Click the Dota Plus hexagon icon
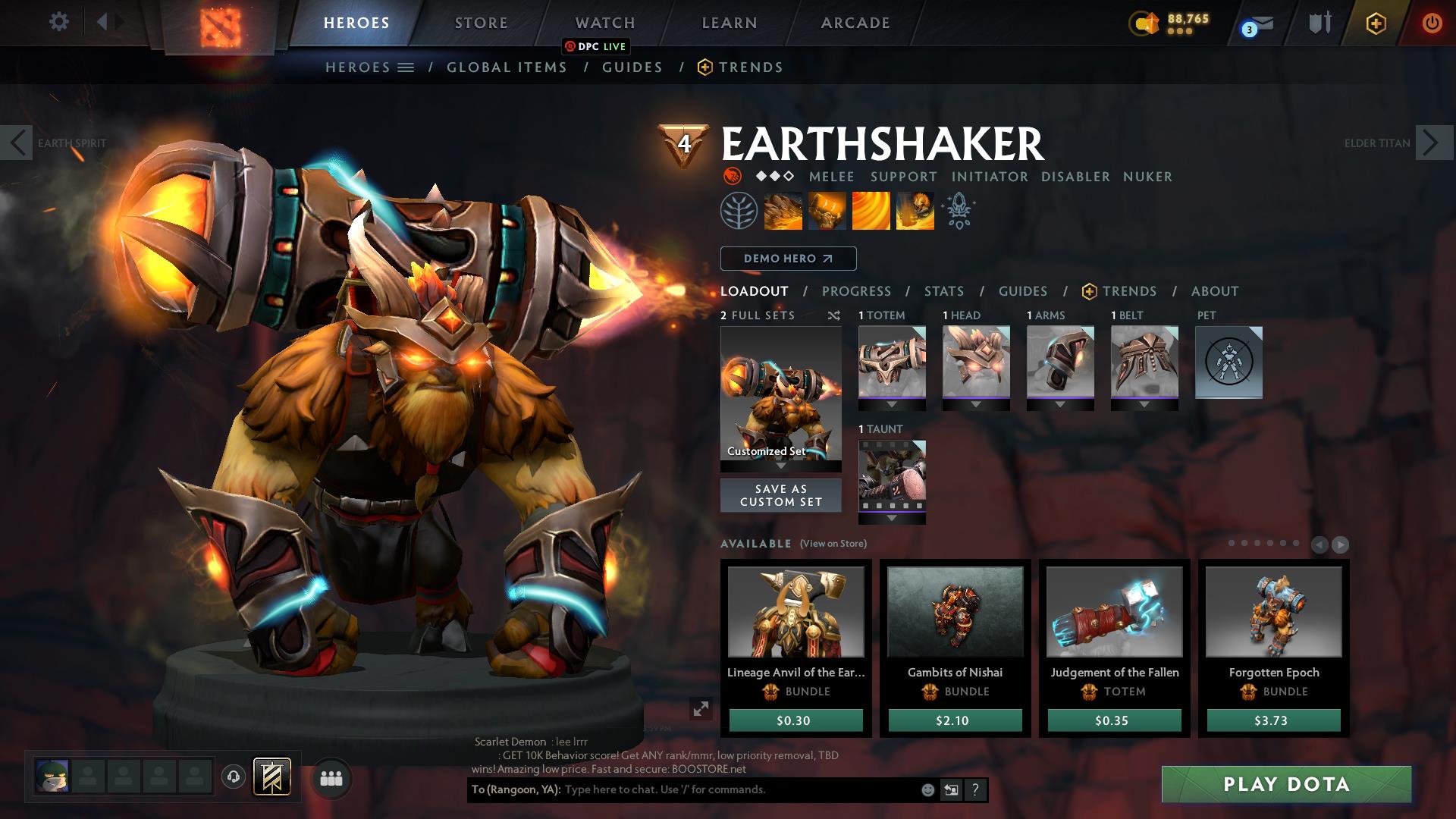This screenshot has height=819, width=1456. (x=1377, y=23)
